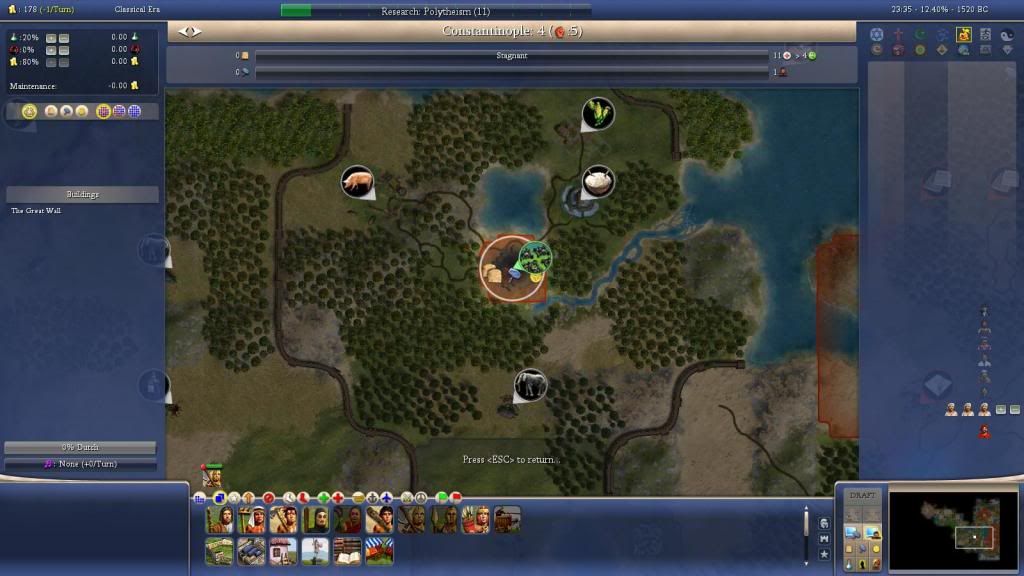The width and height of the screenshot is (1024, 576).
Task: Choose the first unit portrait to train
Action: (219, 519)
